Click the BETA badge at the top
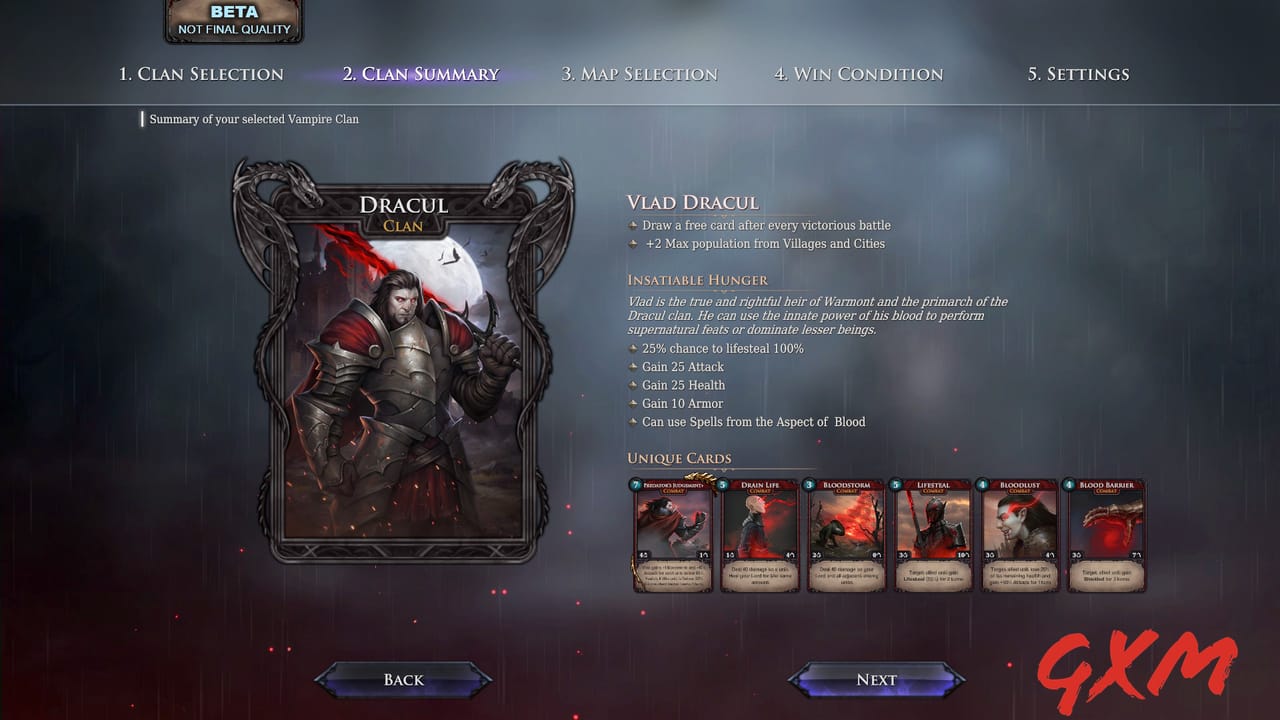 pos(233,20)
